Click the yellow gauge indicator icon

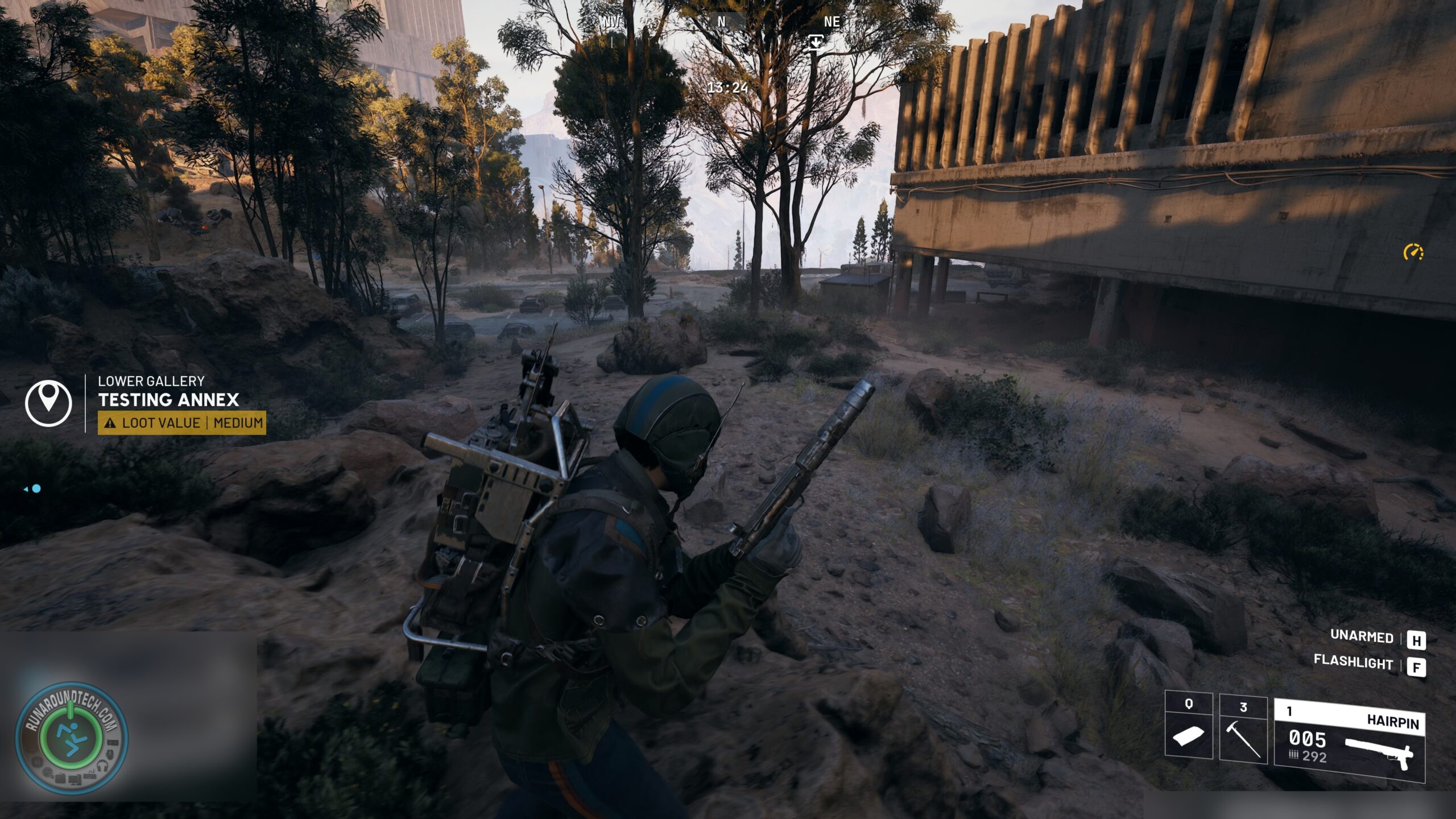pyautogui.click(x=1413, y=252)
